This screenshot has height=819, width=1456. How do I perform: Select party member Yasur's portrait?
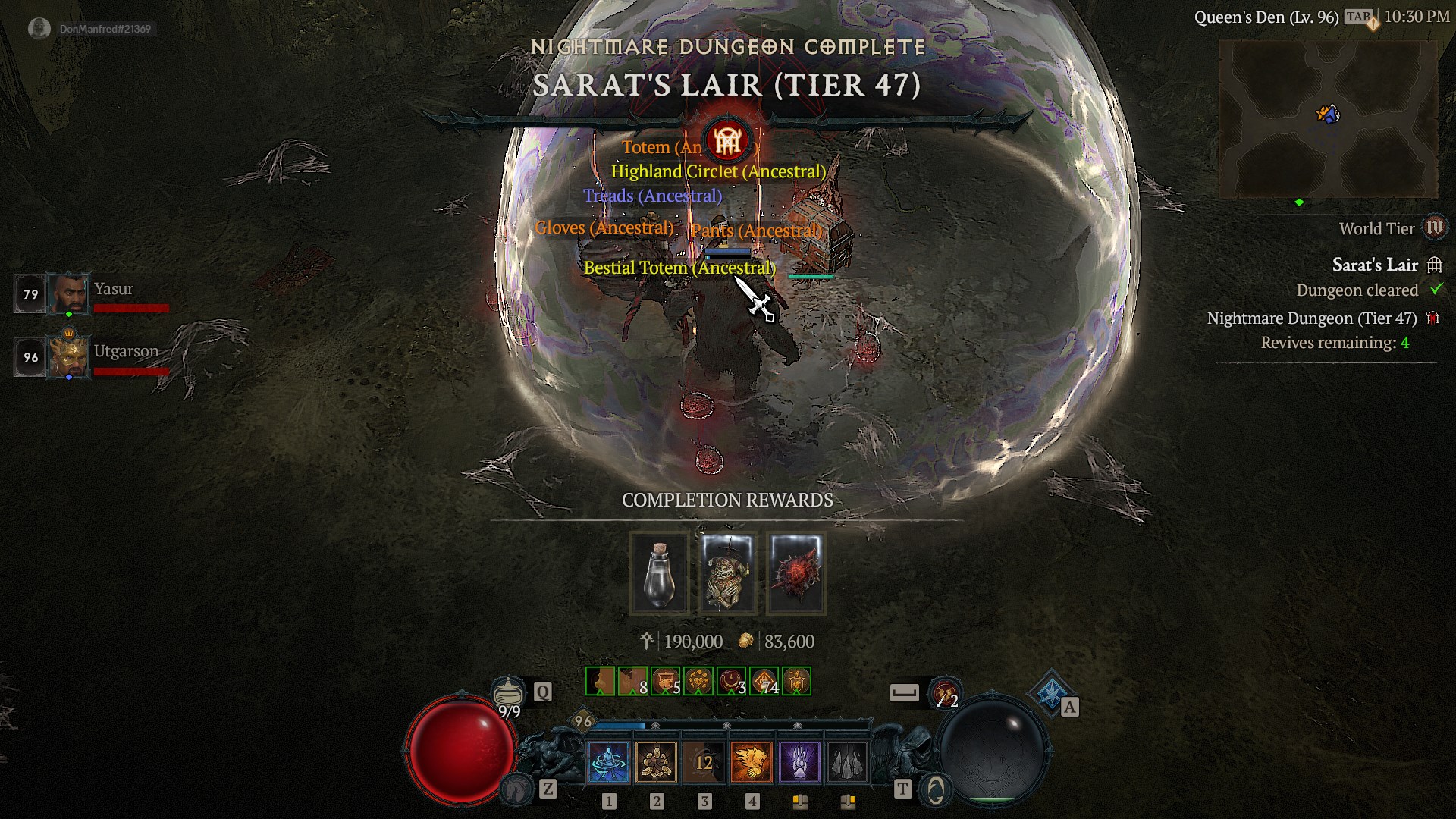coord(69,293)
